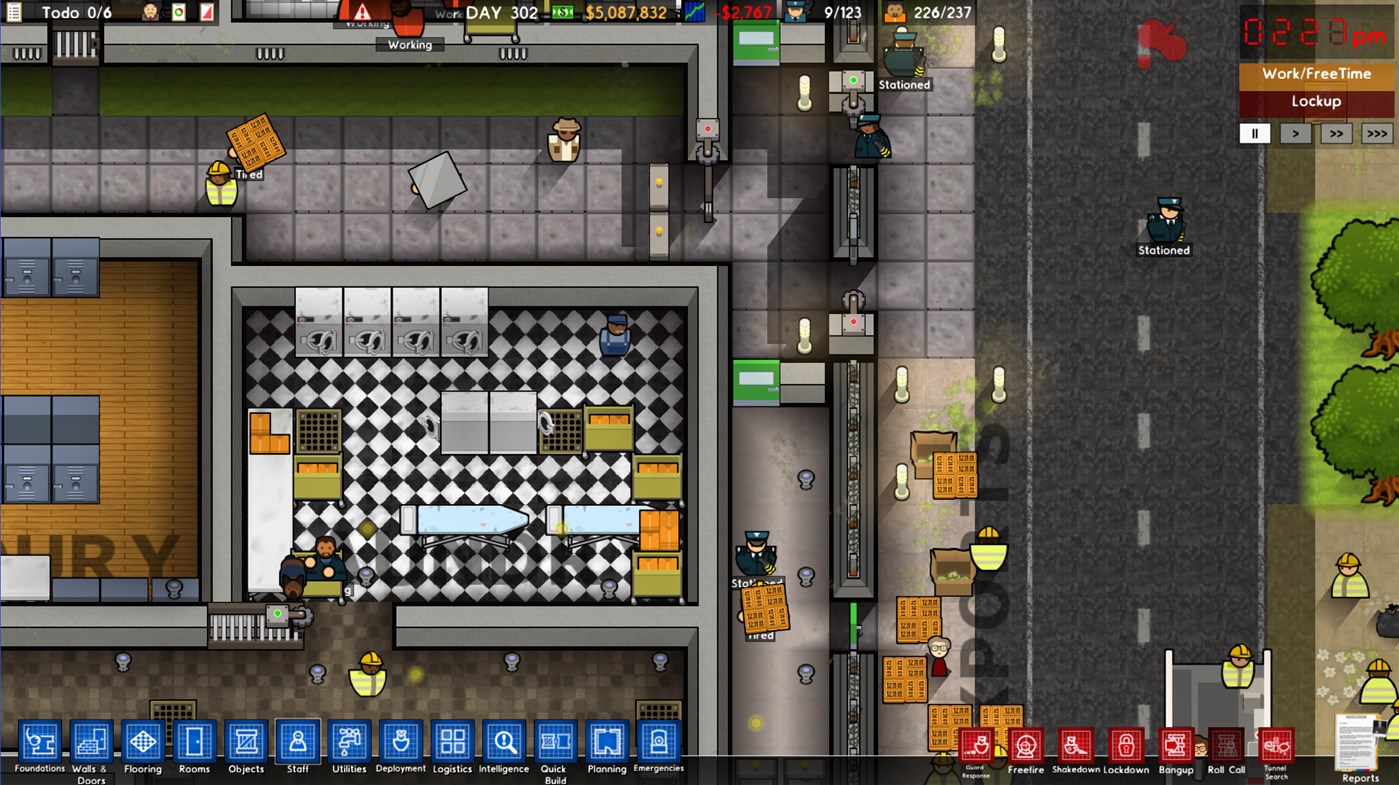Open the Rooms panel
The image size is (1399, 785).
[194, 742]
